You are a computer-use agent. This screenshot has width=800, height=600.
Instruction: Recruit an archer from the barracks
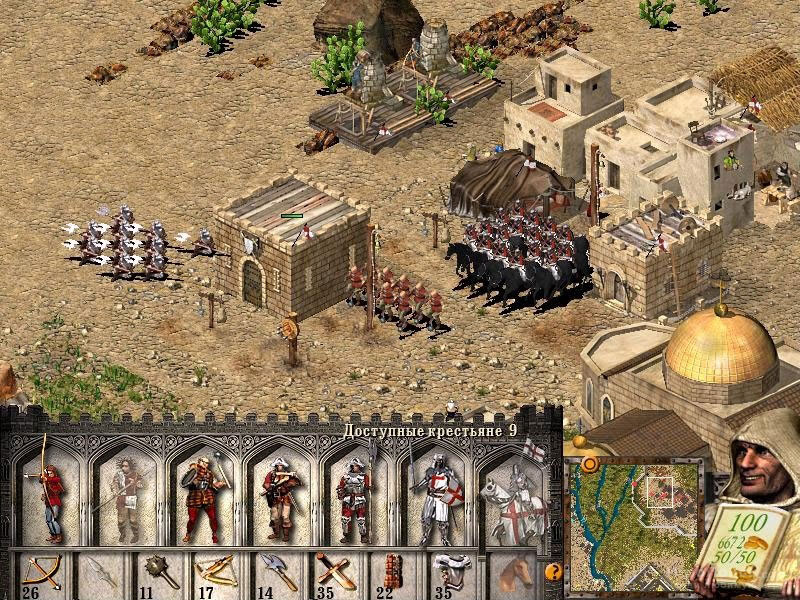(x=51, y=490)
